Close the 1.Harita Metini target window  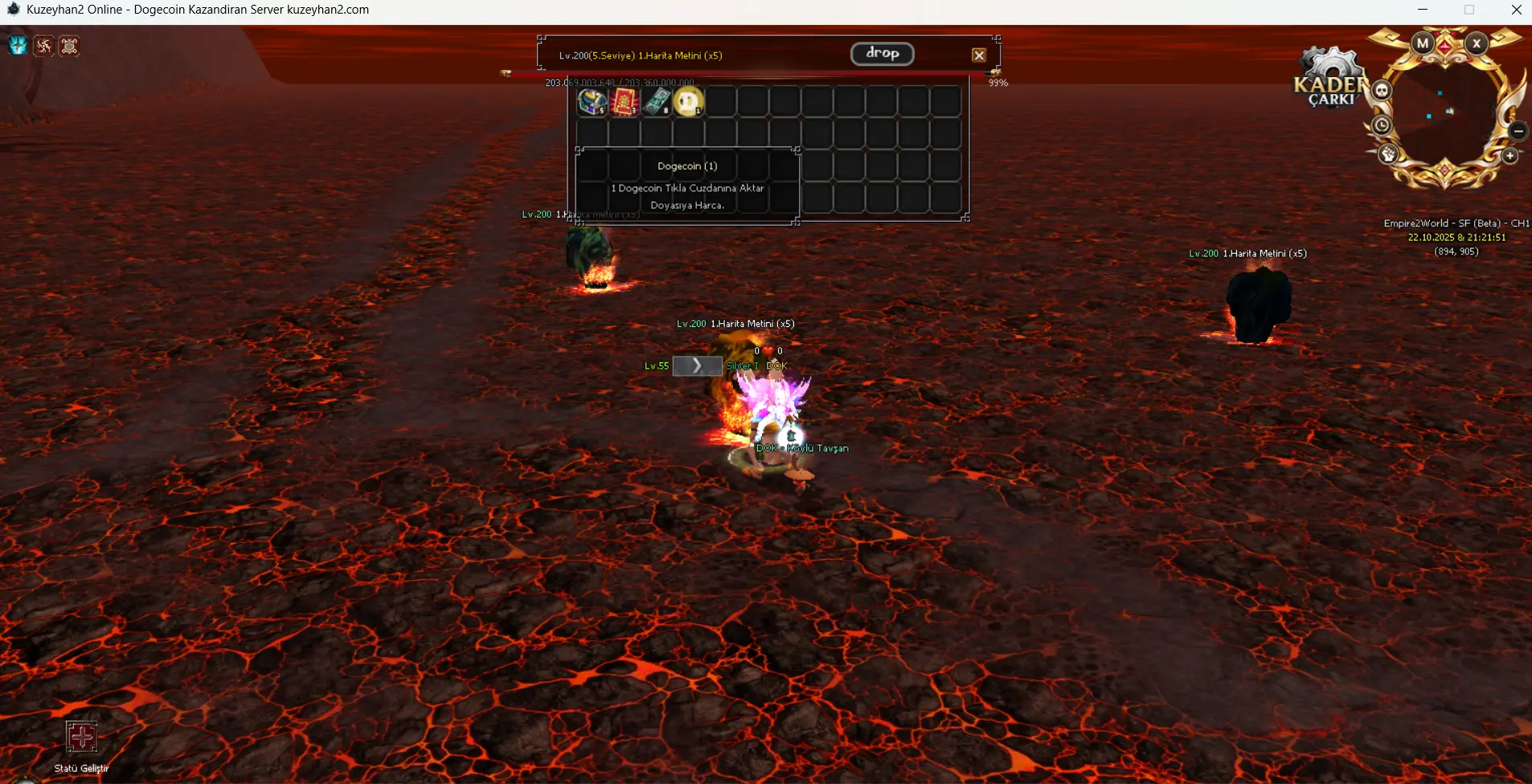978,55
